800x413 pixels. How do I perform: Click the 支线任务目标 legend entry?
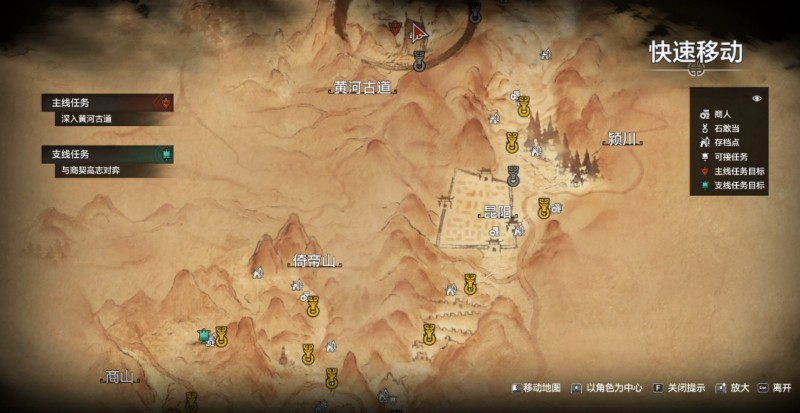pos(738,185)
